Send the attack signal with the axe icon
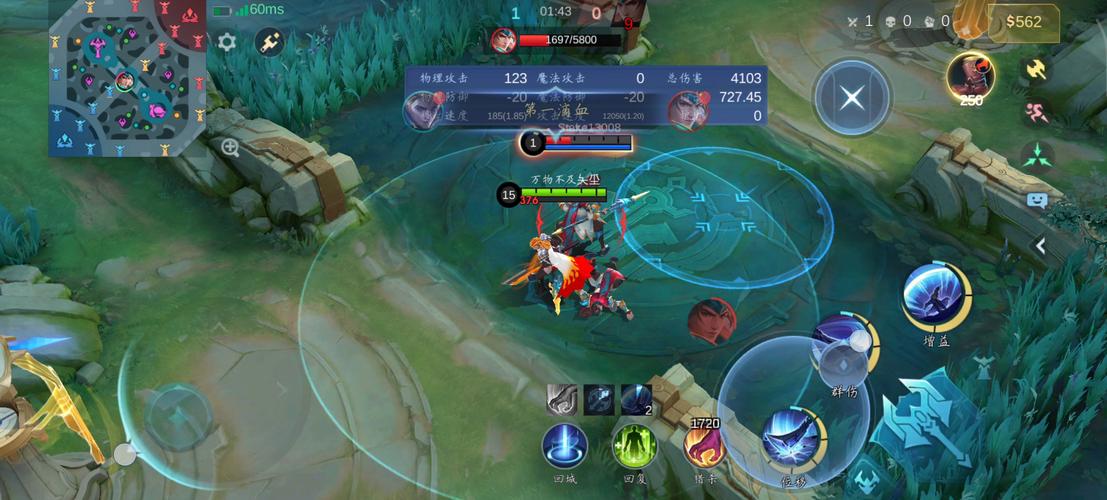The image size is (1107, 500). (x=1036, y=68)
